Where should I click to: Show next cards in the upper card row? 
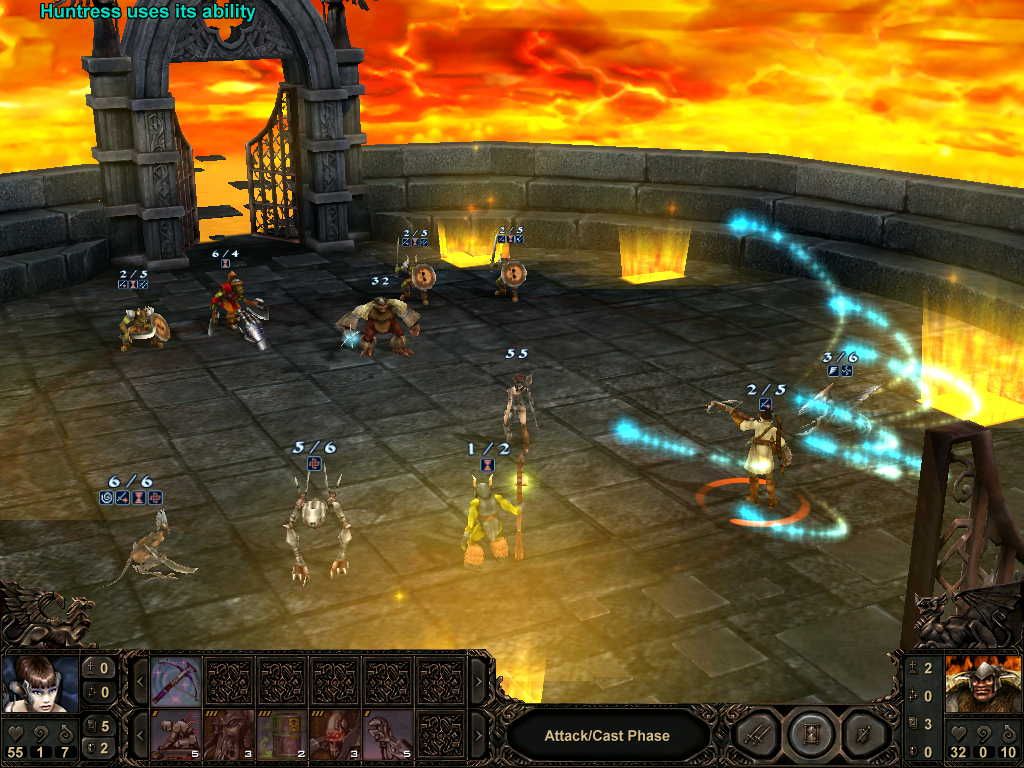coord(476,681)
